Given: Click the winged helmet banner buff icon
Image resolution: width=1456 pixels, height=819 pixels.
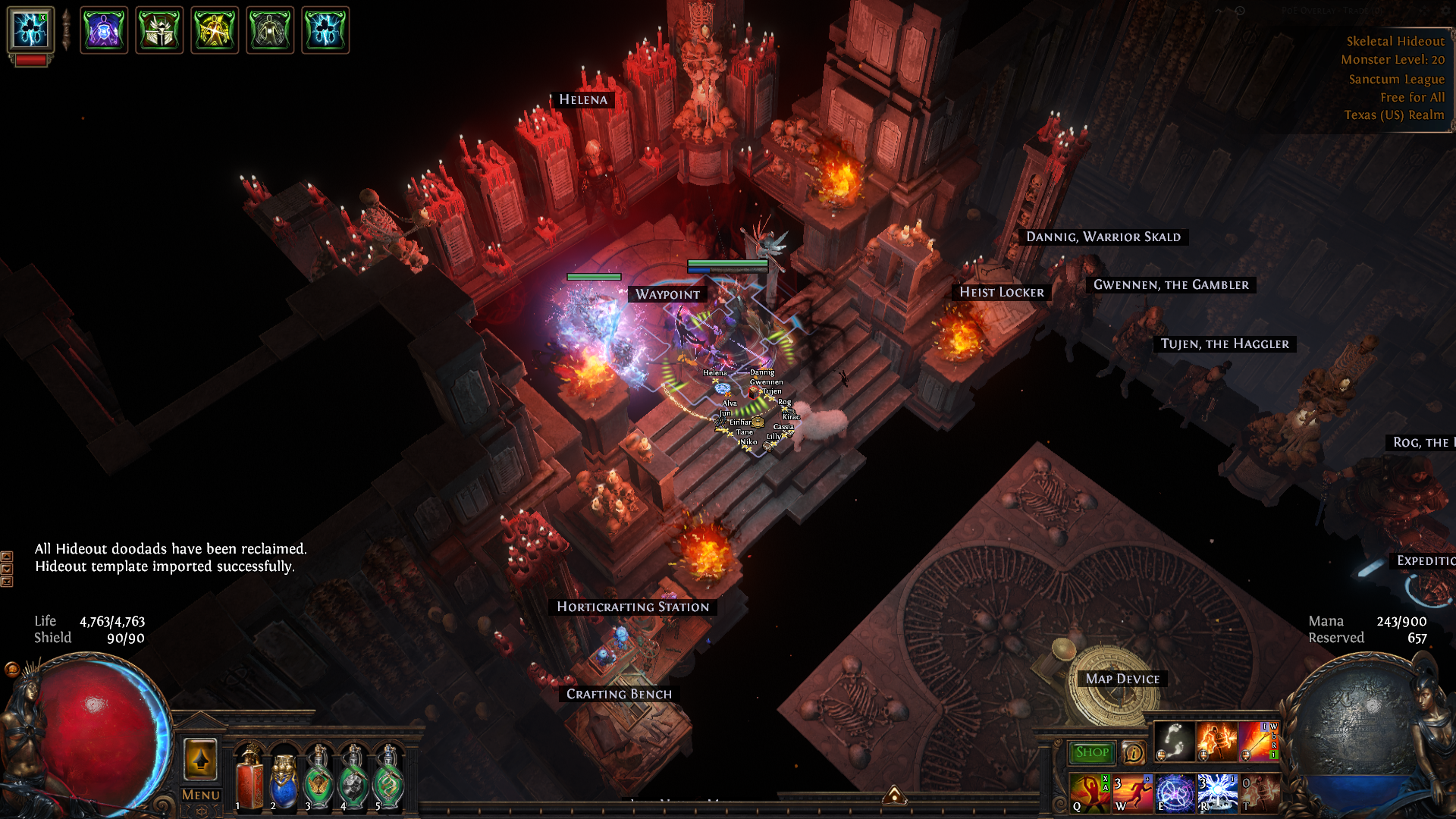Looking at the screenshot, I should 159,30.
